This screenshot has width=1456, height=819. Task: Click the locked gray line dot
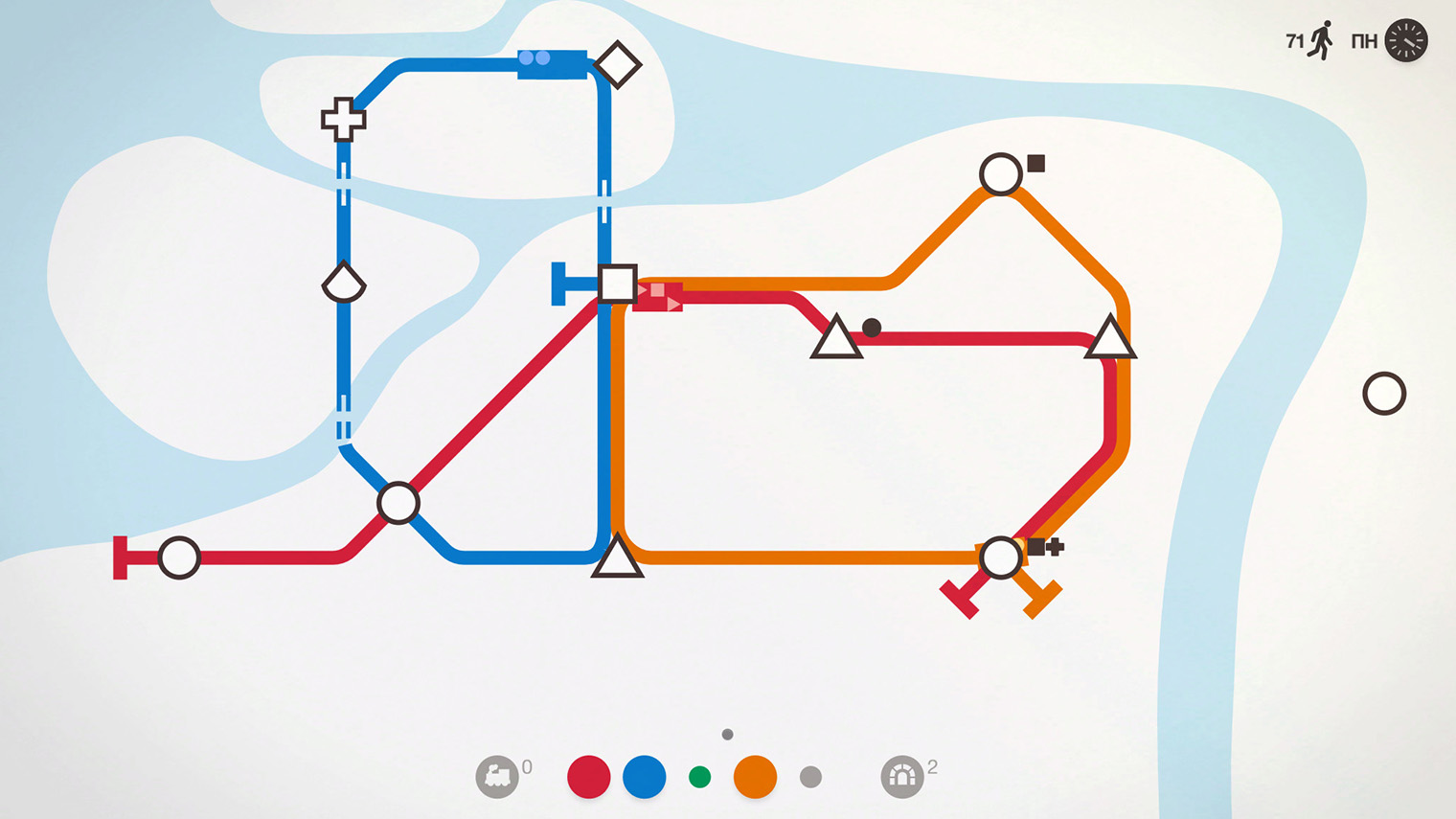click(x=810, y=777)
